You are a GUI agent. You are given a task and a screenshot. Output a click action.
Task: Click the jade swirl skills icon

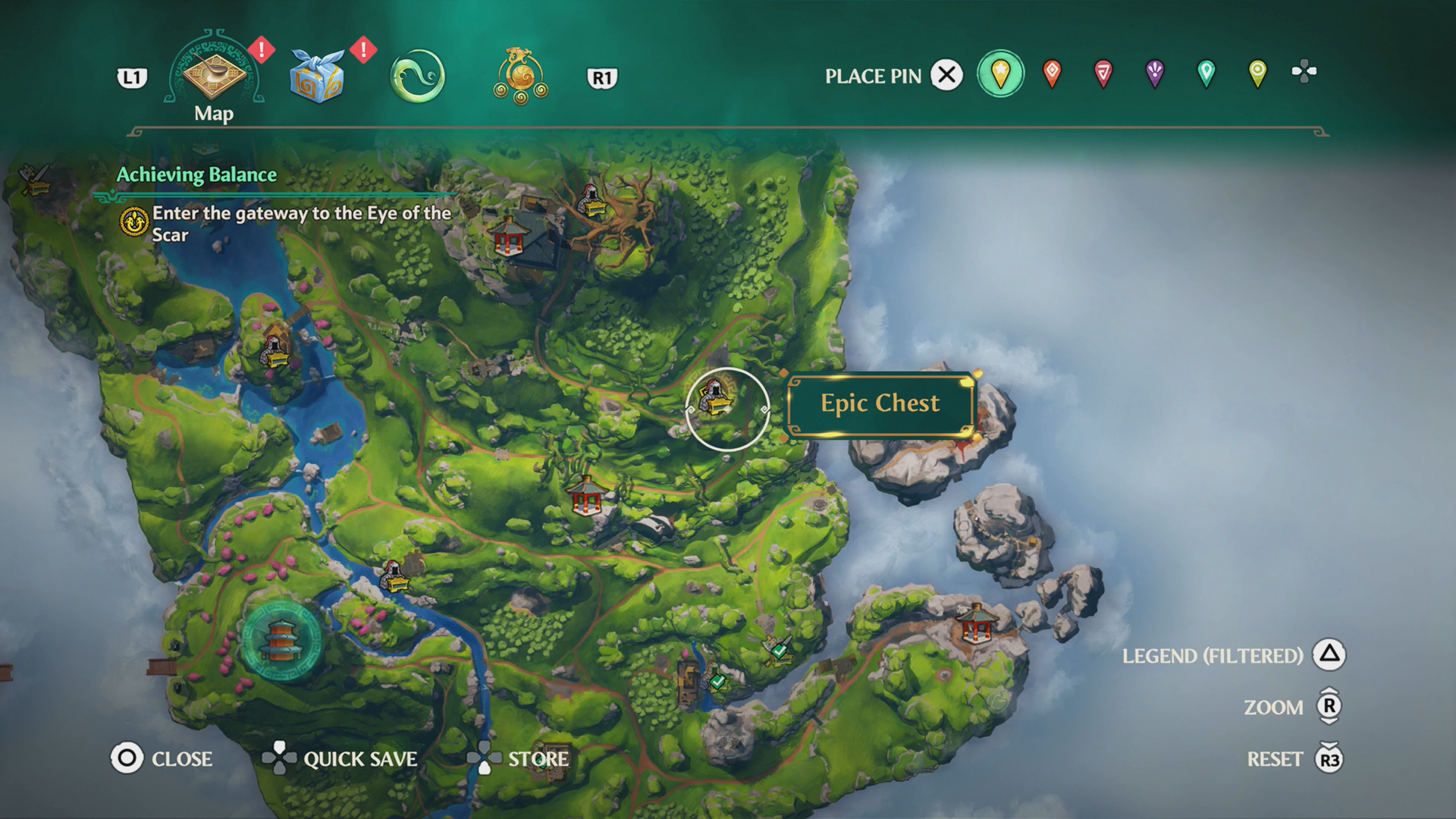pos(416,76)
